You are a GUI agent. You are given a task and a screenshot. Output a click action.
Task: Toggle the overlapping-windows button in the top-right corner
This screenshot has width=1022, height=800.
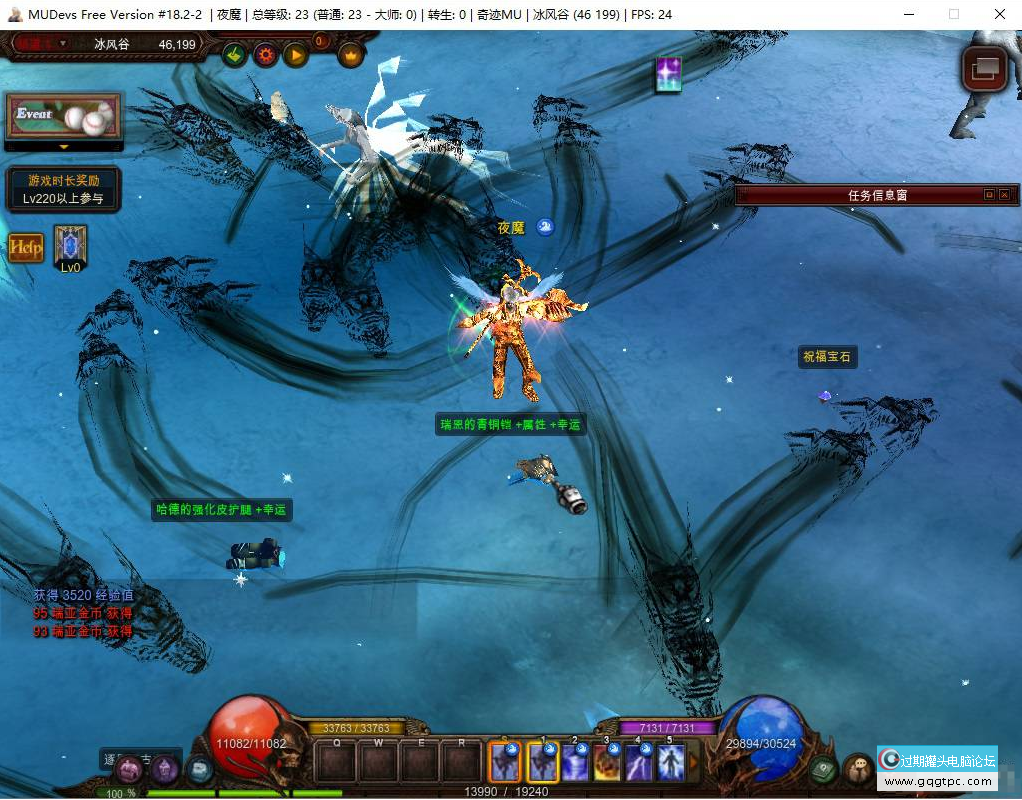(x=983, y=68)
